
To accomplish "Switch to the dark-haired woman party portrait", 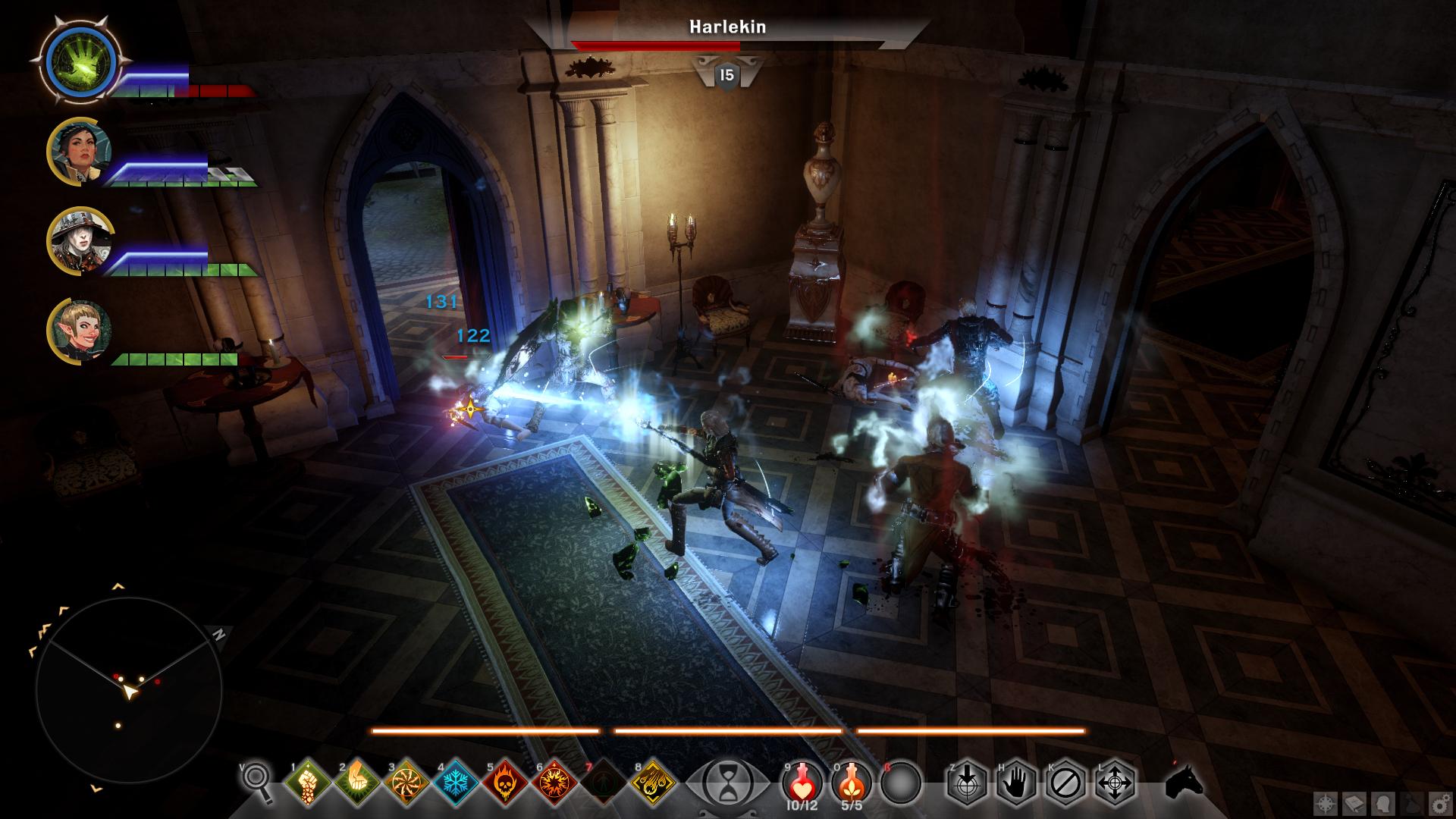I will [x=79, y=152].
